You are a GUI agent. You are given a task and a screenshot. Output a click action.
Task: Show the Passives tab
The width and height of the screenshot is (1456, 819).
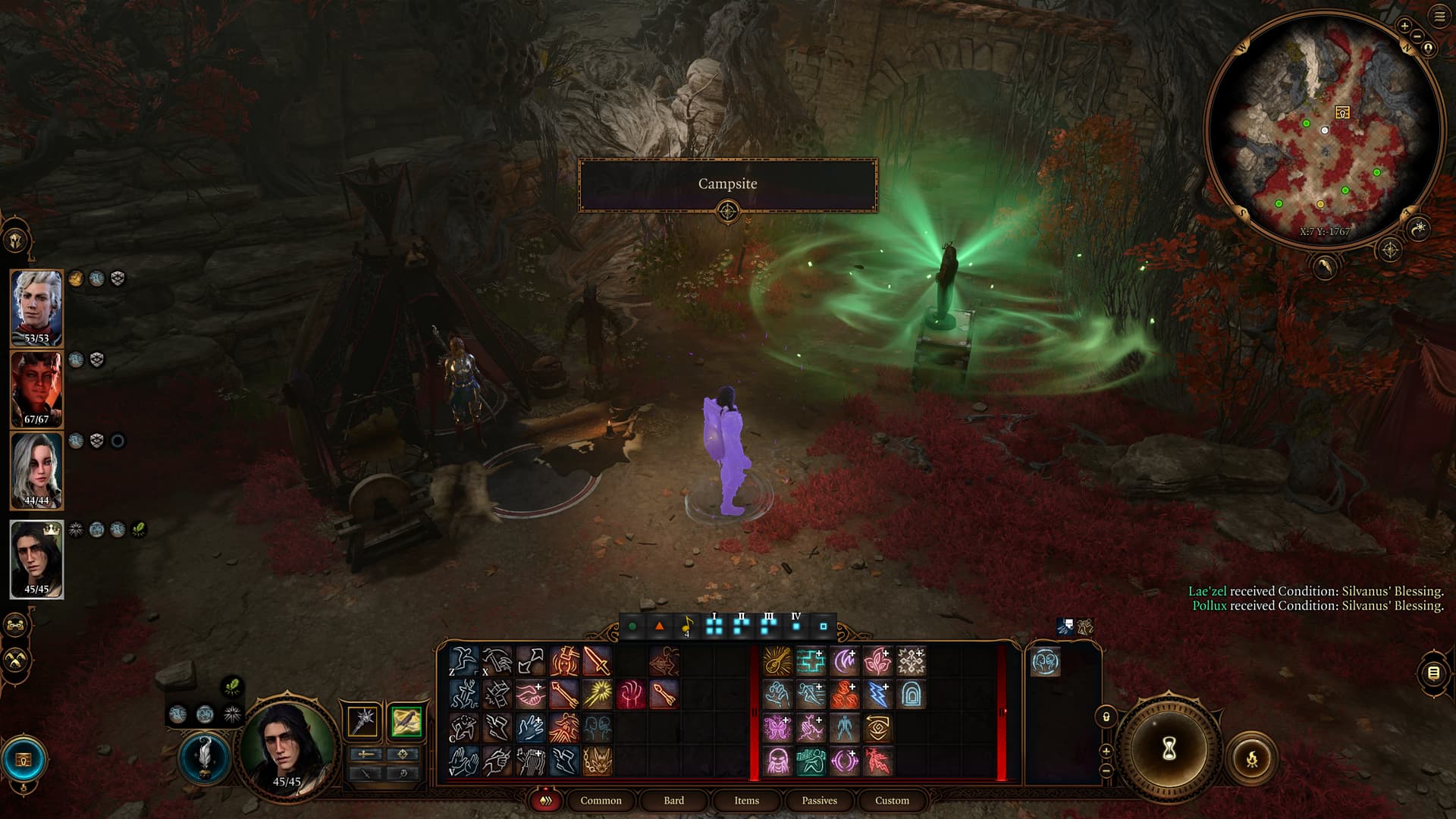819,800
